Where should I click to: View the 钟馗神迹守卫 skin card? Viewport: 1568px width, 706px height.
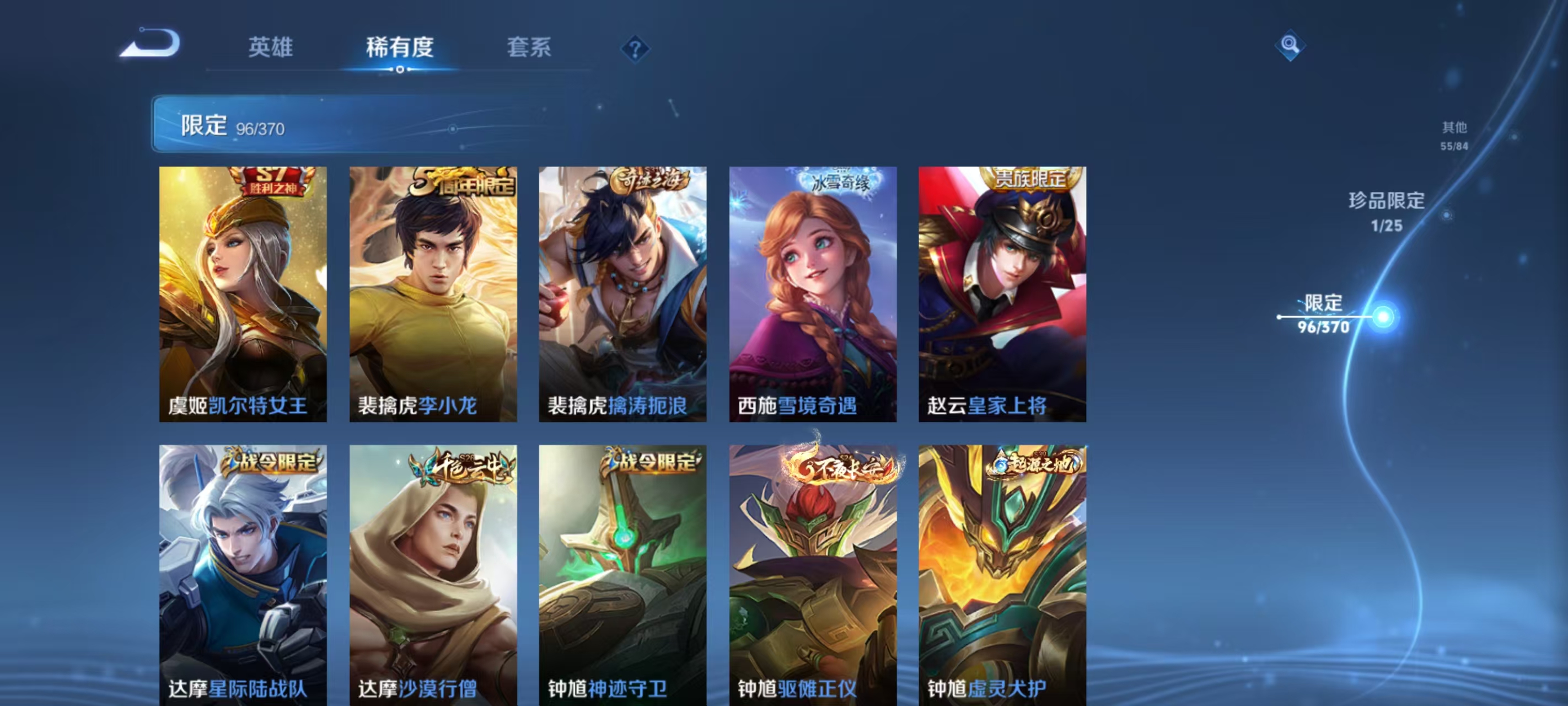(622, 579)
